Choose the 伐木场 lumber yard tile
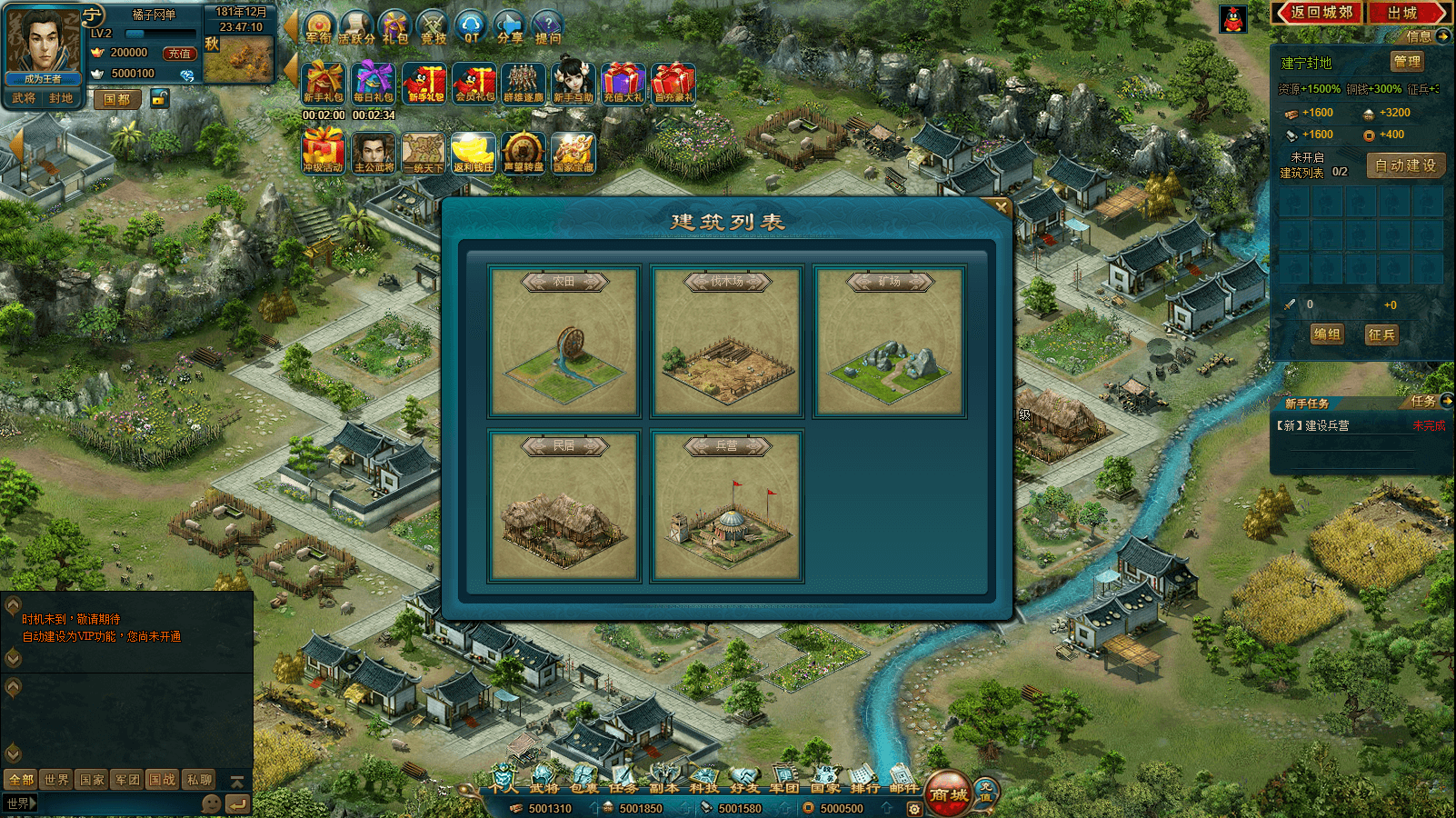The width and height of the screenshot is (1456, 818). point(727,341)
